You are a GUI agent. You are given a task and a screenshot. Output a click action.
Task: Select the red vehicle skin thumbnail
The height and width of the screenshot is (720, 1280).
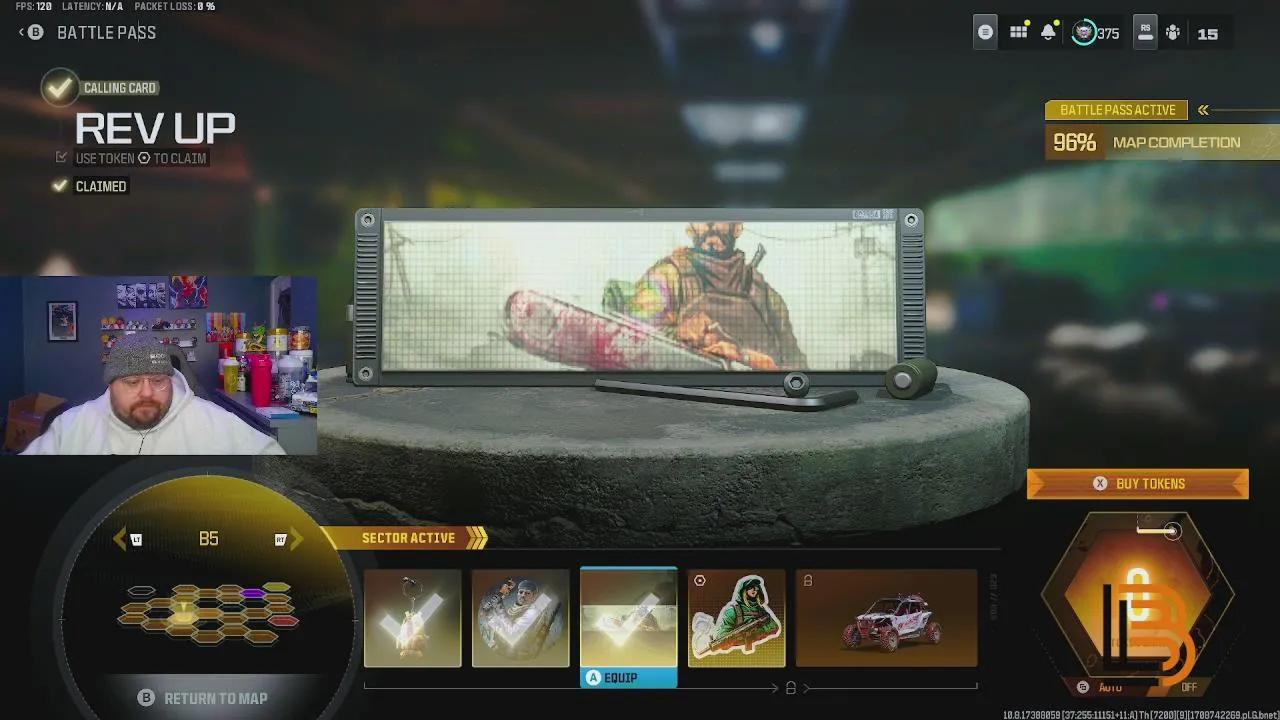click(x=885, y=617)
